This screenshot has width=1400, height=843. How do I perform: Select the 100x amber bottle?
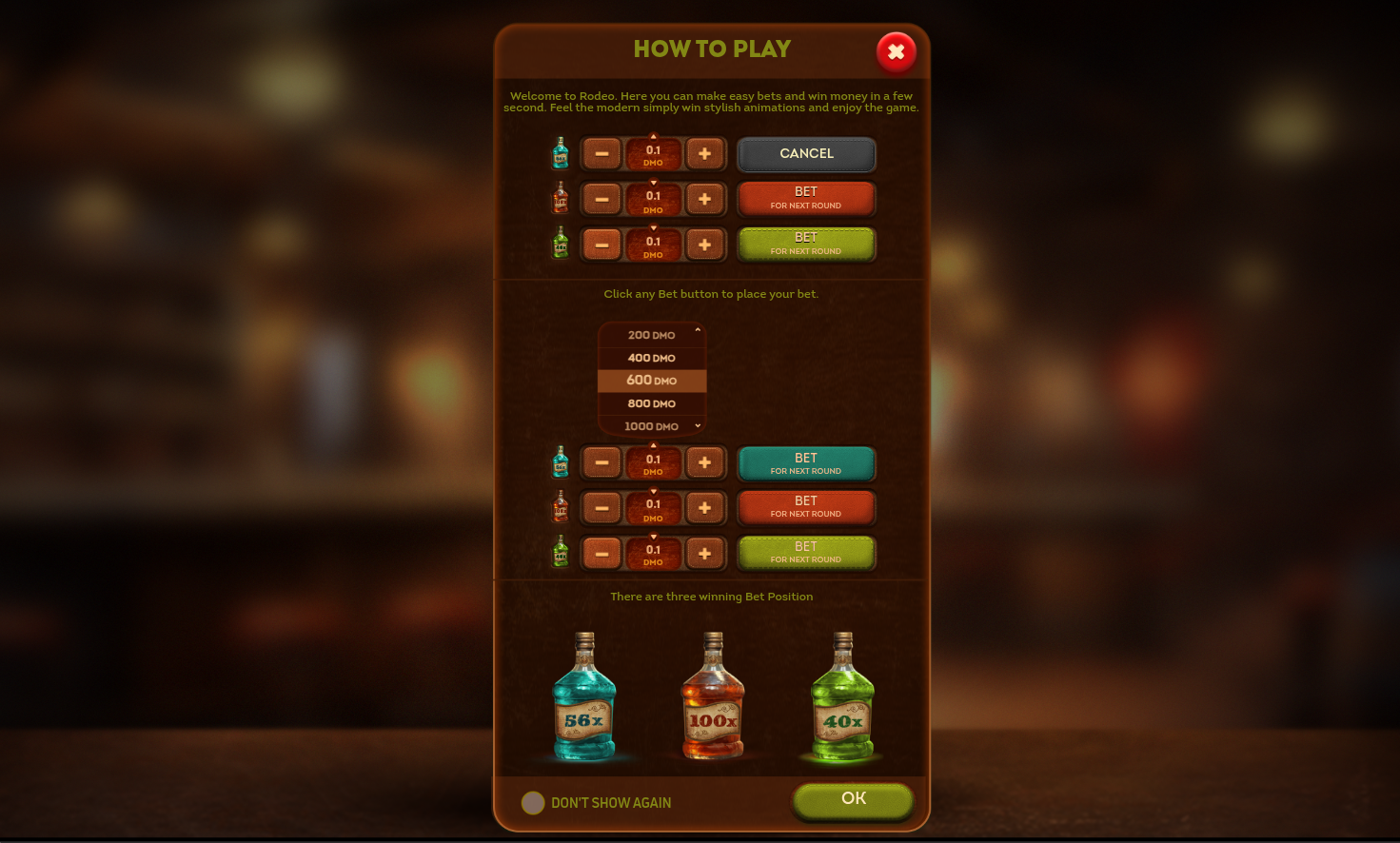click(x=712, y=699)
